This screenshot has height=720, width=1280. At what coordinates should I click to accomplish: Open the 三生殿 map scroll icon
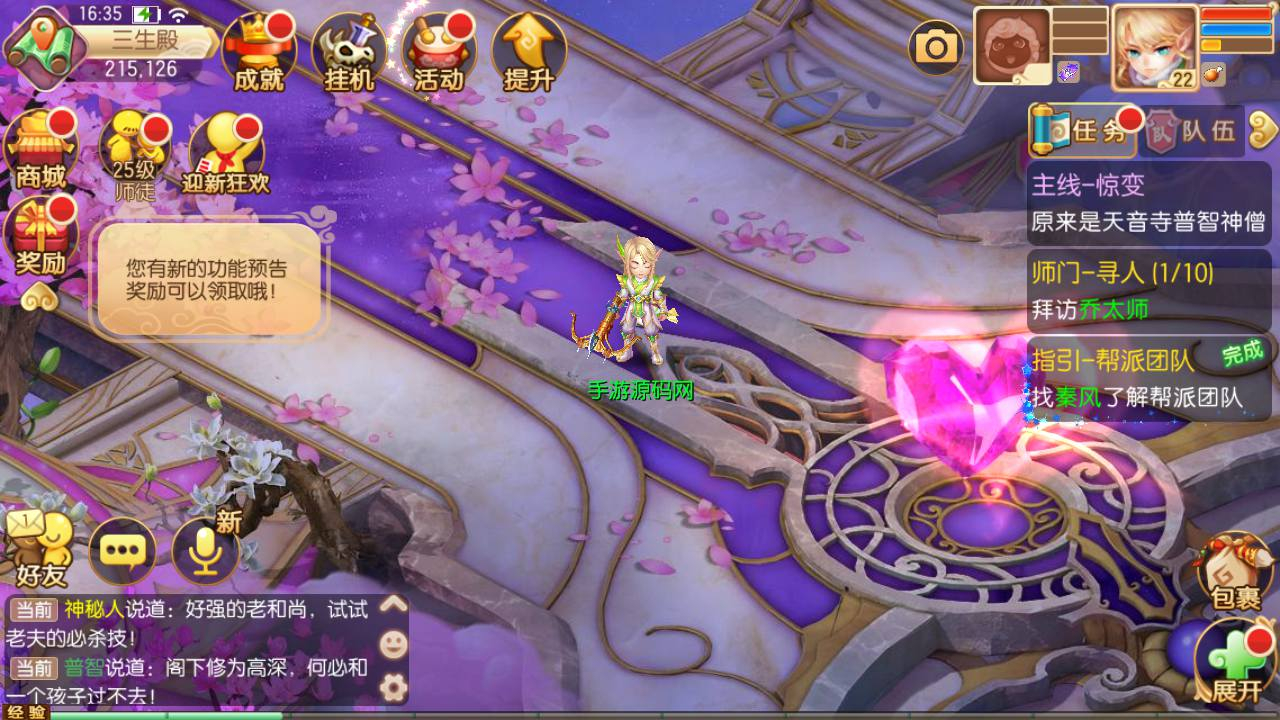tap(40, 45)
